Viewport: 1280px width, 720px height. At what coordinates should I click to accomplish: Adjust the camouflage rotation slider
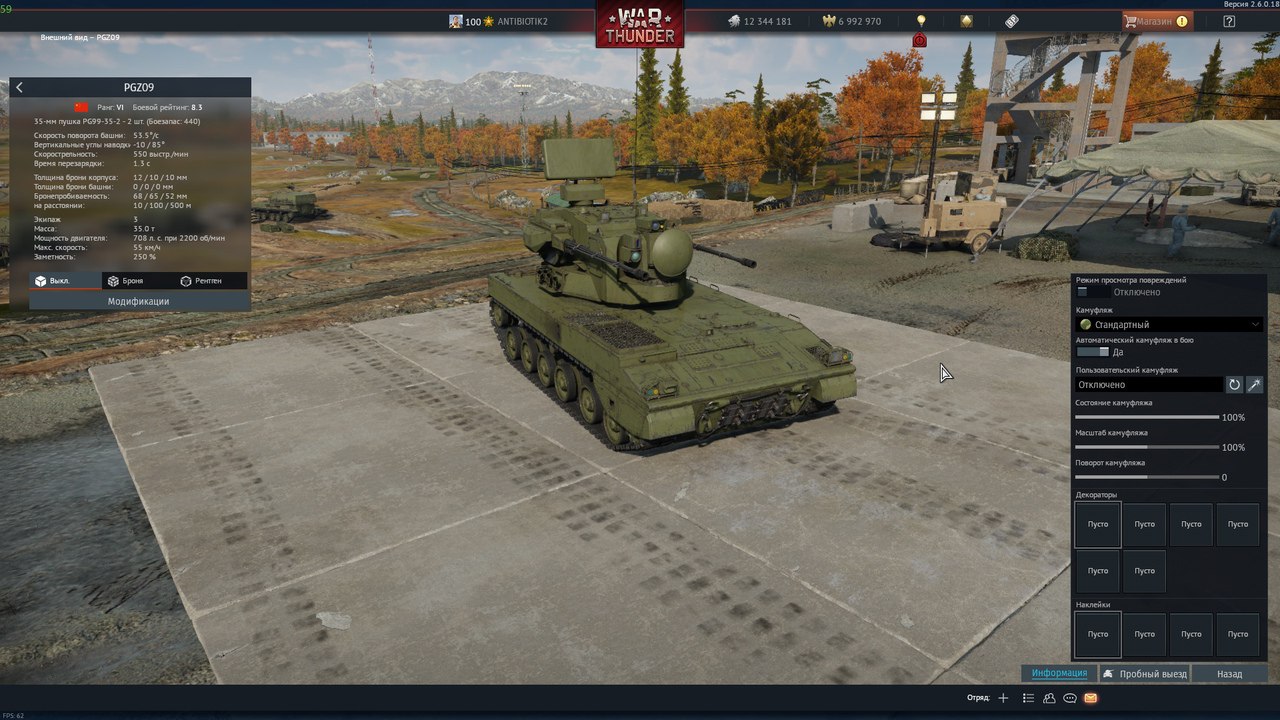[1147, 477]
